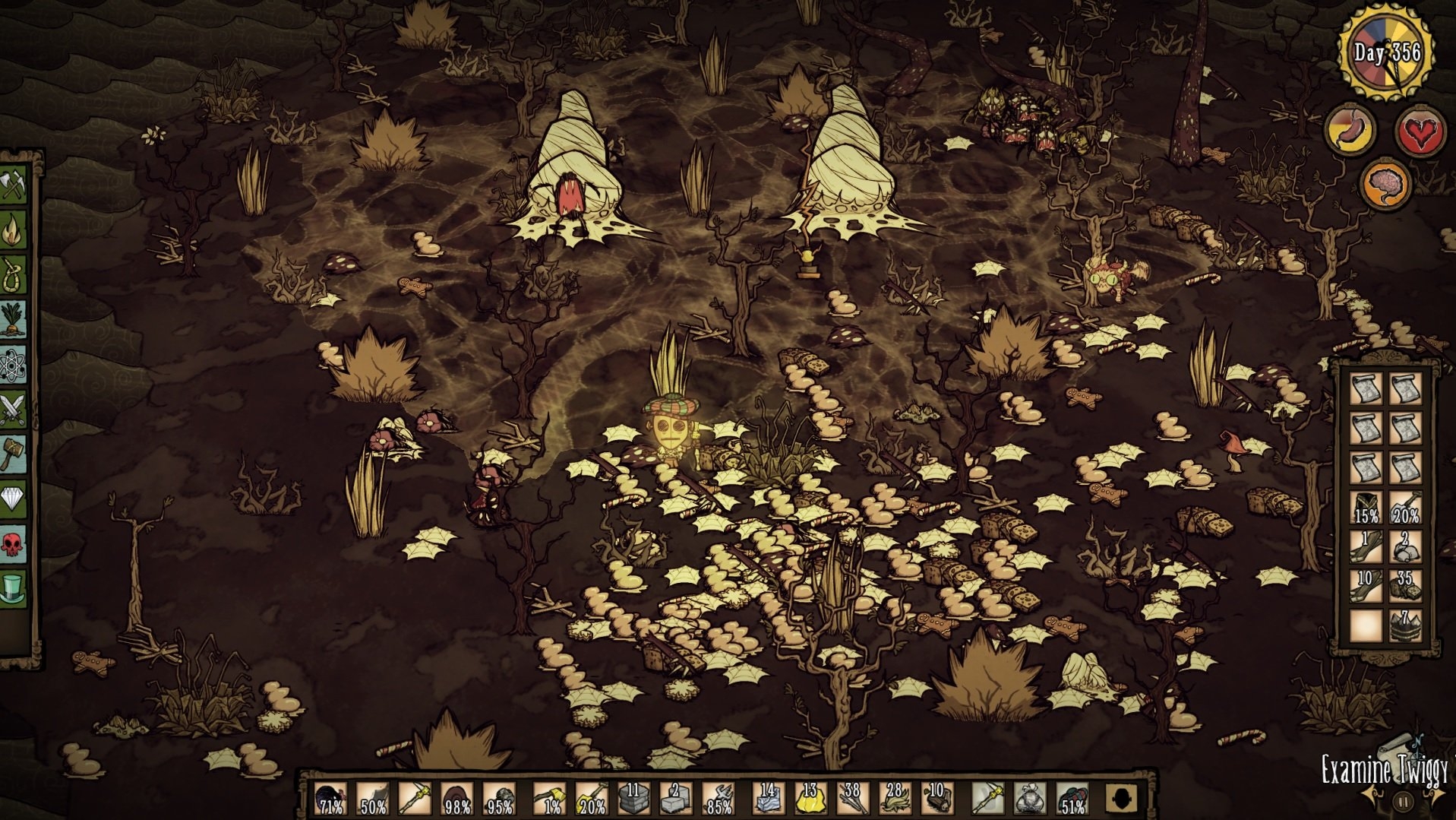Switch to the Dress tab with top hat
Screen dimensions: 1456x820
(x=13, y=587)
